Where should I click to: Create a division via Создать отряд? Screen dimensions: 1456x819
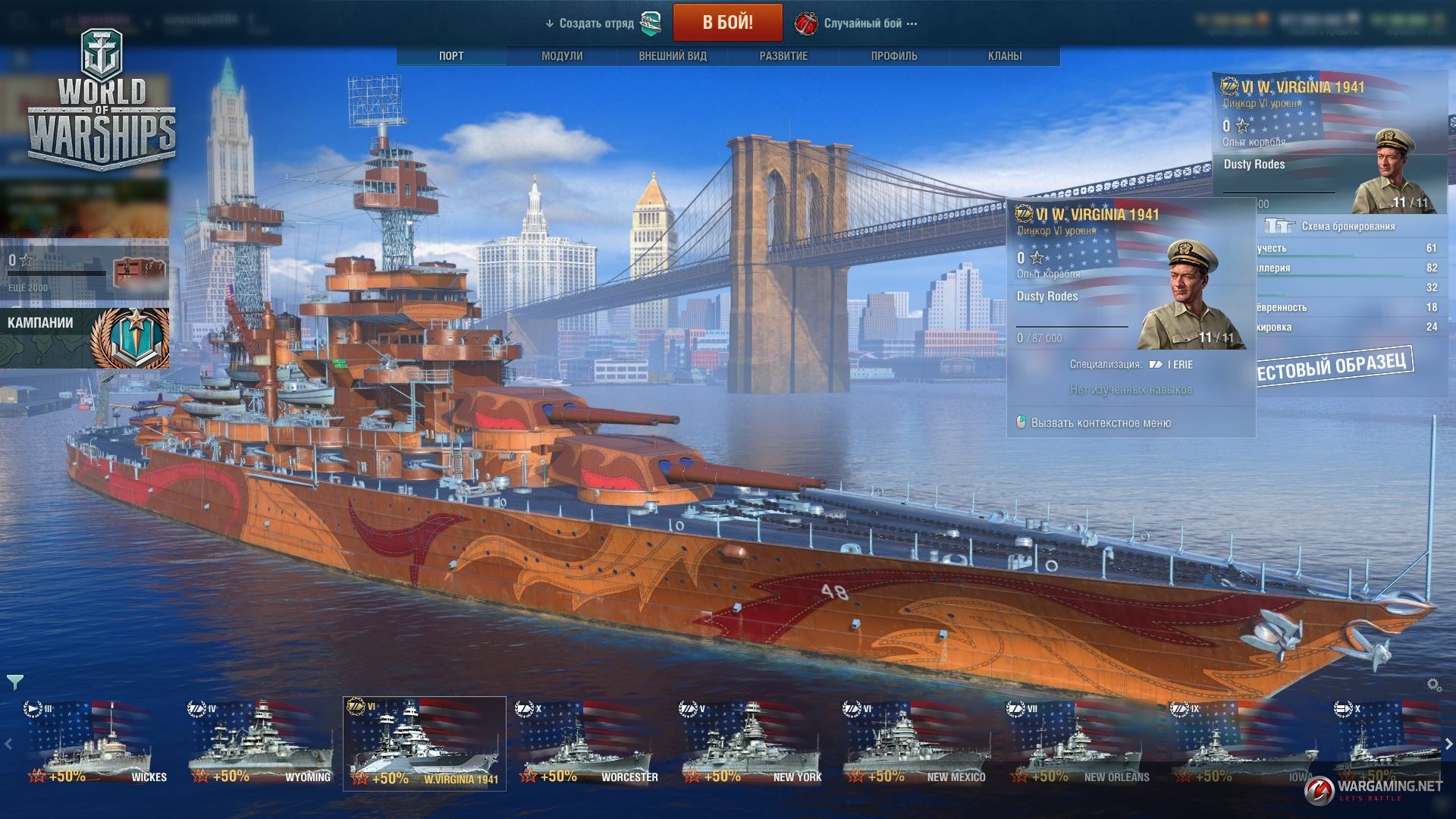(x=596, y=24)
